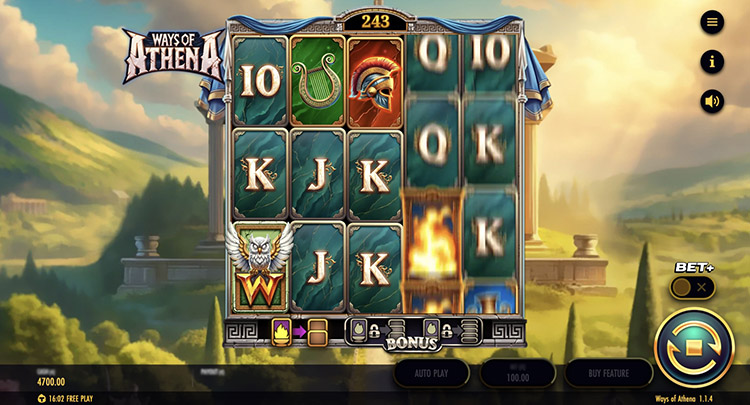Click the round gold spin button
750x405 pixels.
693,347
